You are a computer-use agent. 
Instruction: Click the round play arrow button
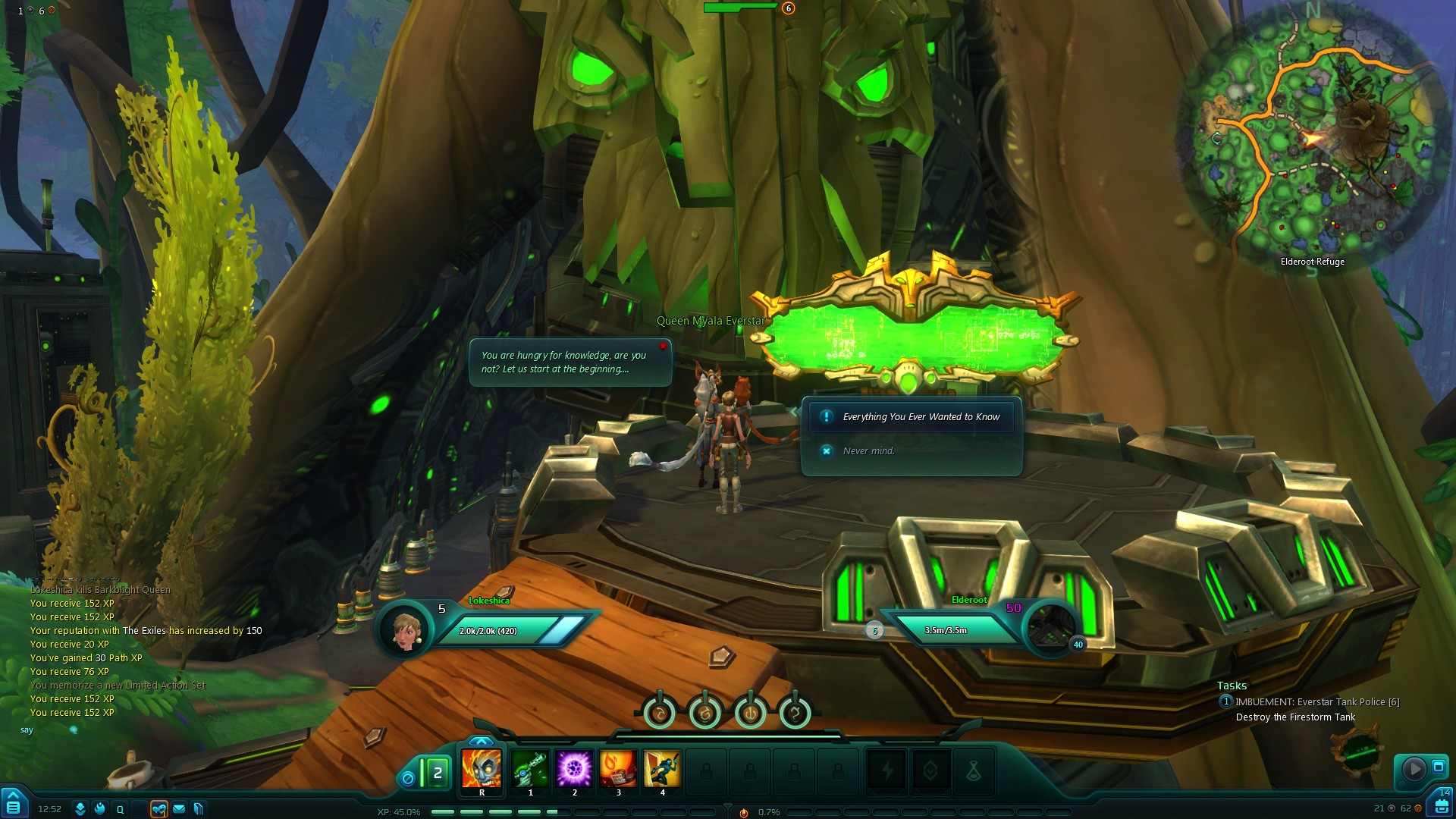click(1414, 769)
